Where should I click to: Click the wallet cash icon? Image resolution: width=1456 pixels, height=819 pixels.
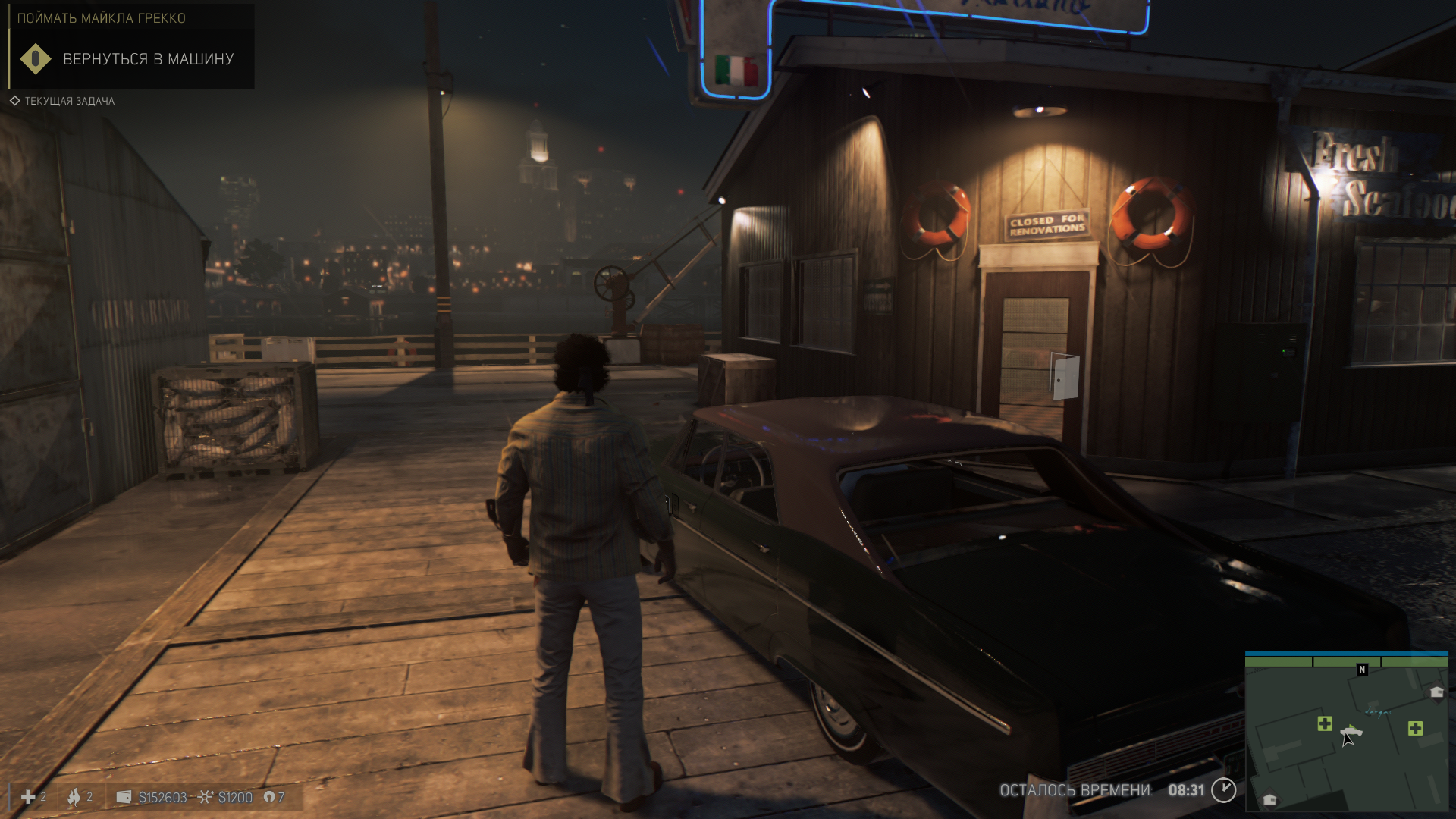pos(124,797)
